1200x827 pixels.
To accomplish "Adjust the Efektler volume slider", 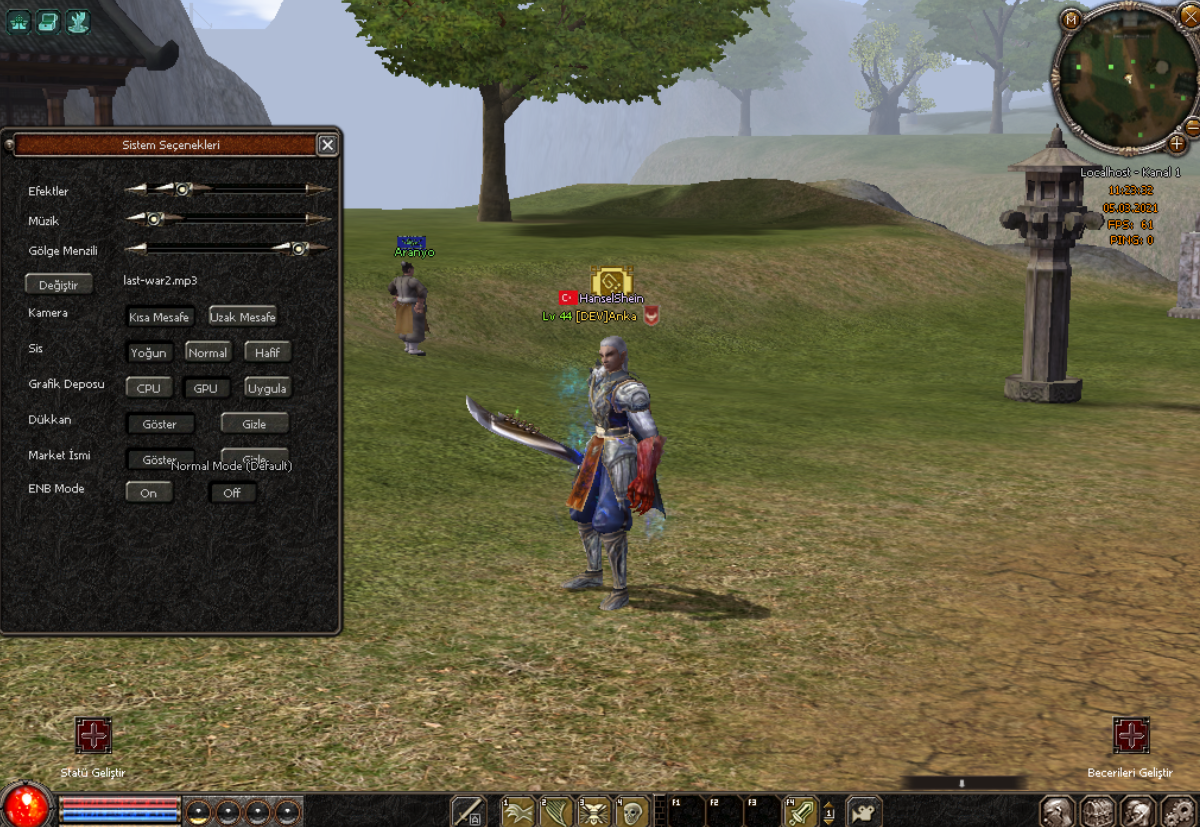I will (182, 188).
